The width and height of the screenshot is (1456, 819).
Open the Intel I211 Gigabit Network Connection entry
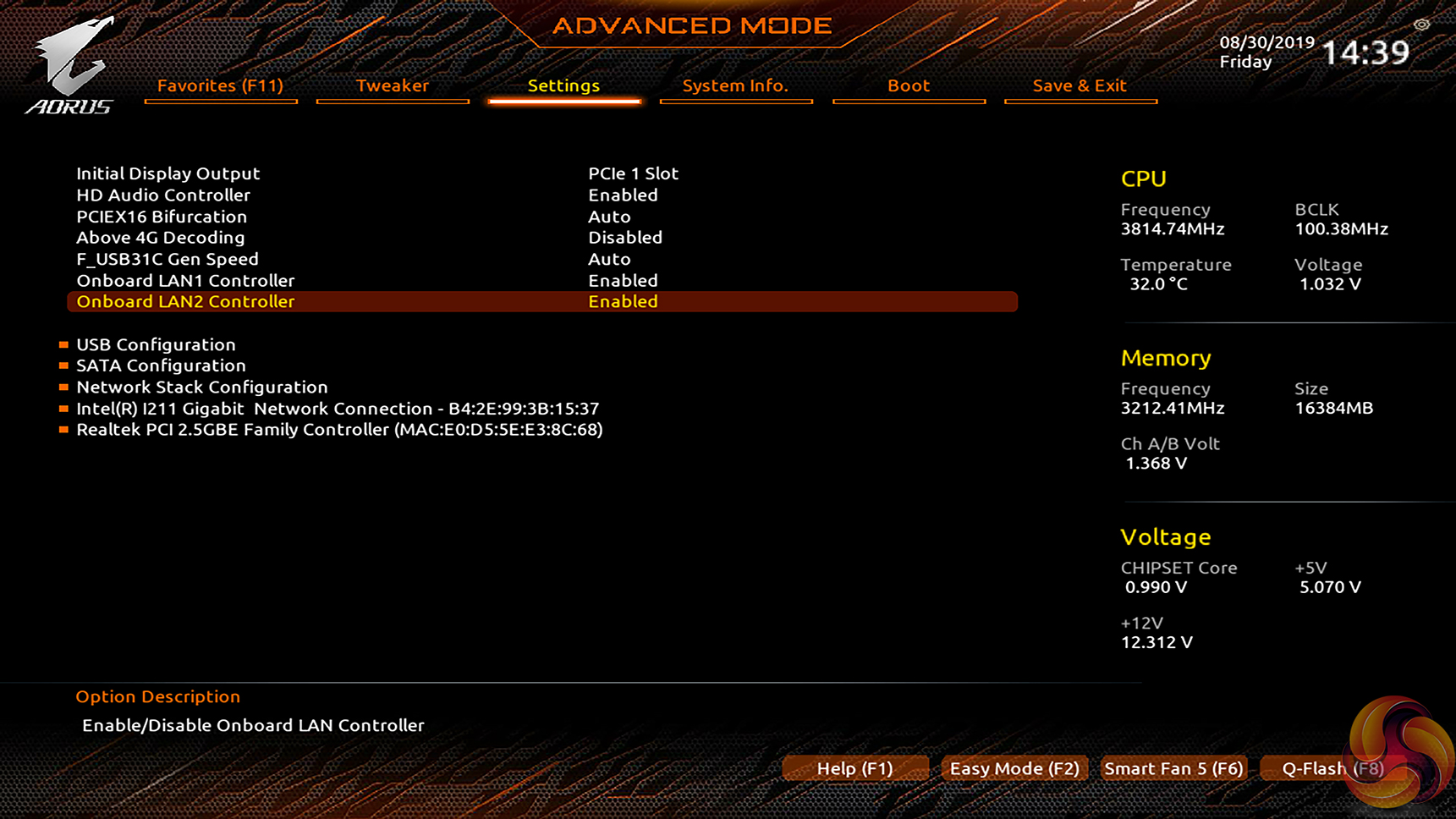(338, 409)
